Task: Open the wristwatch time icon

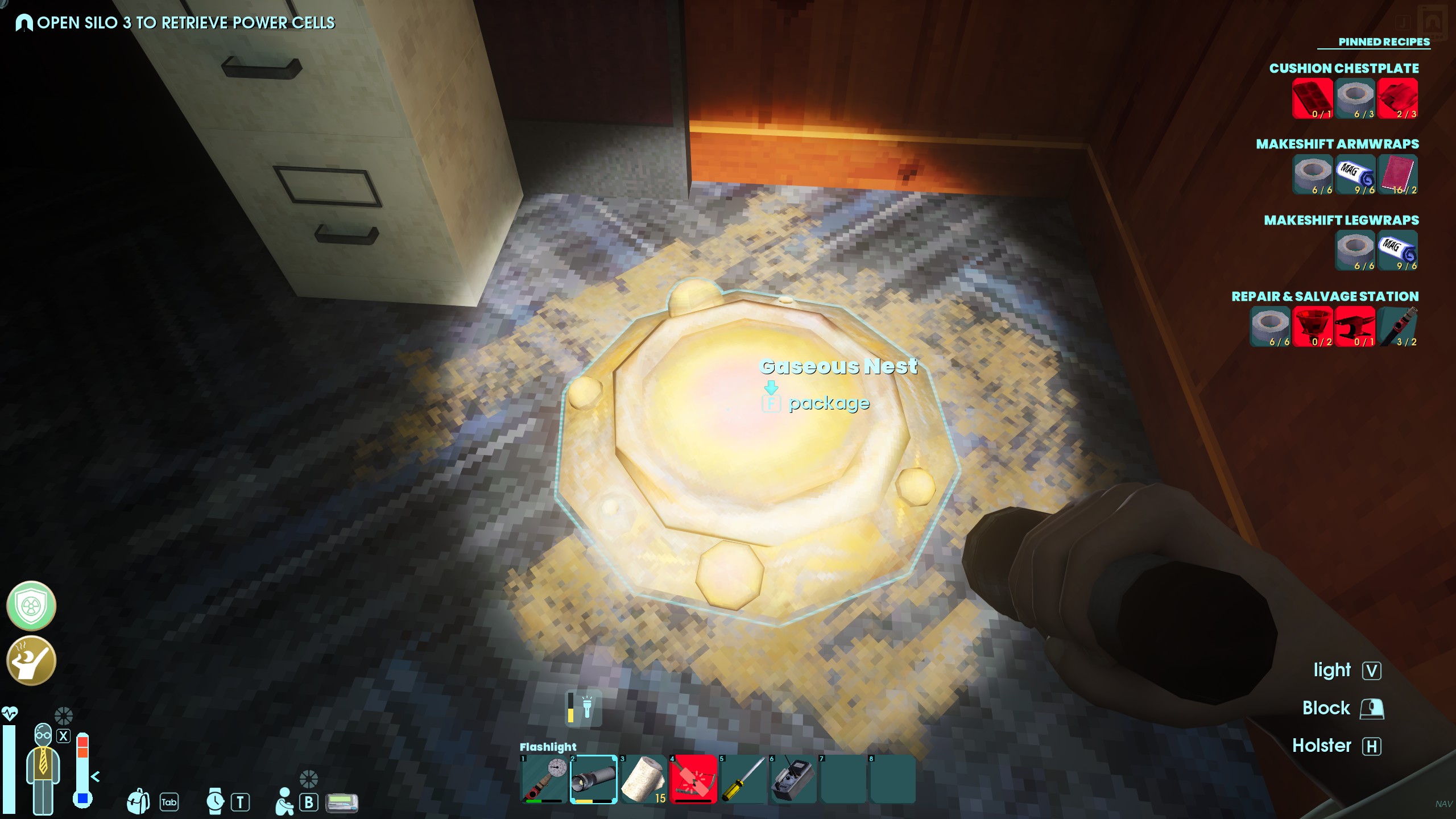Action: pos(215,802)
